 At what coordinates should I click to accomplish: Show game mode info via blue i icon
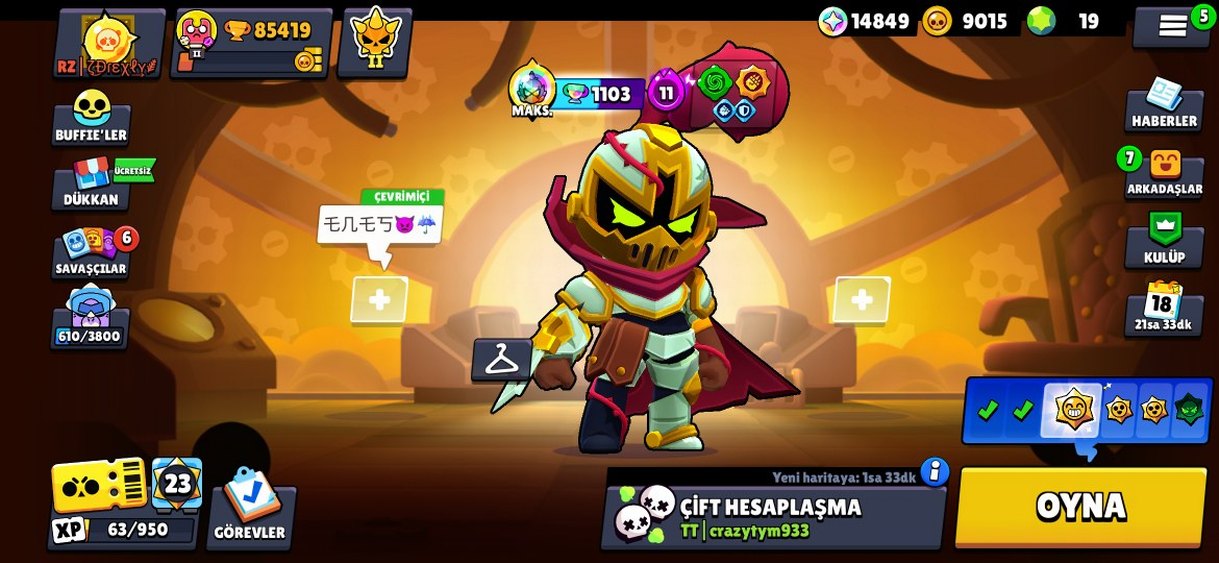934,471
